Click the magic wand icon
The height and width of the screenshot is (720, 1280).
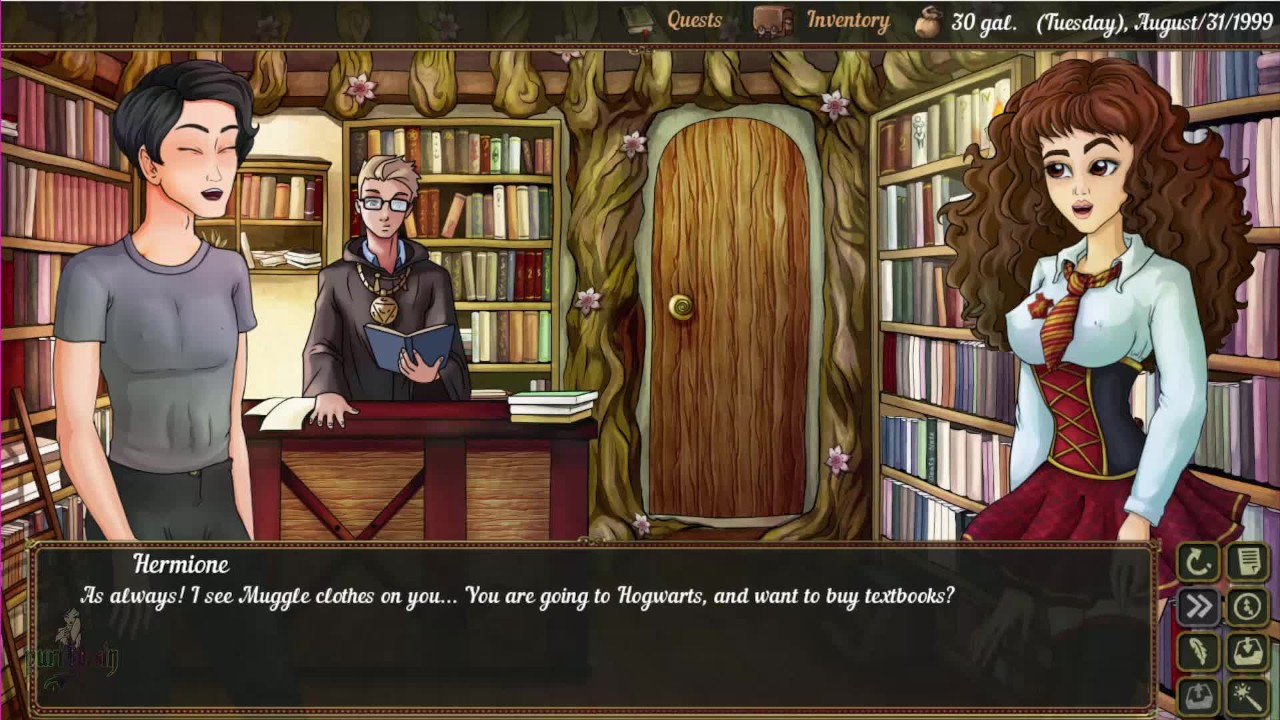(1249, 694)
